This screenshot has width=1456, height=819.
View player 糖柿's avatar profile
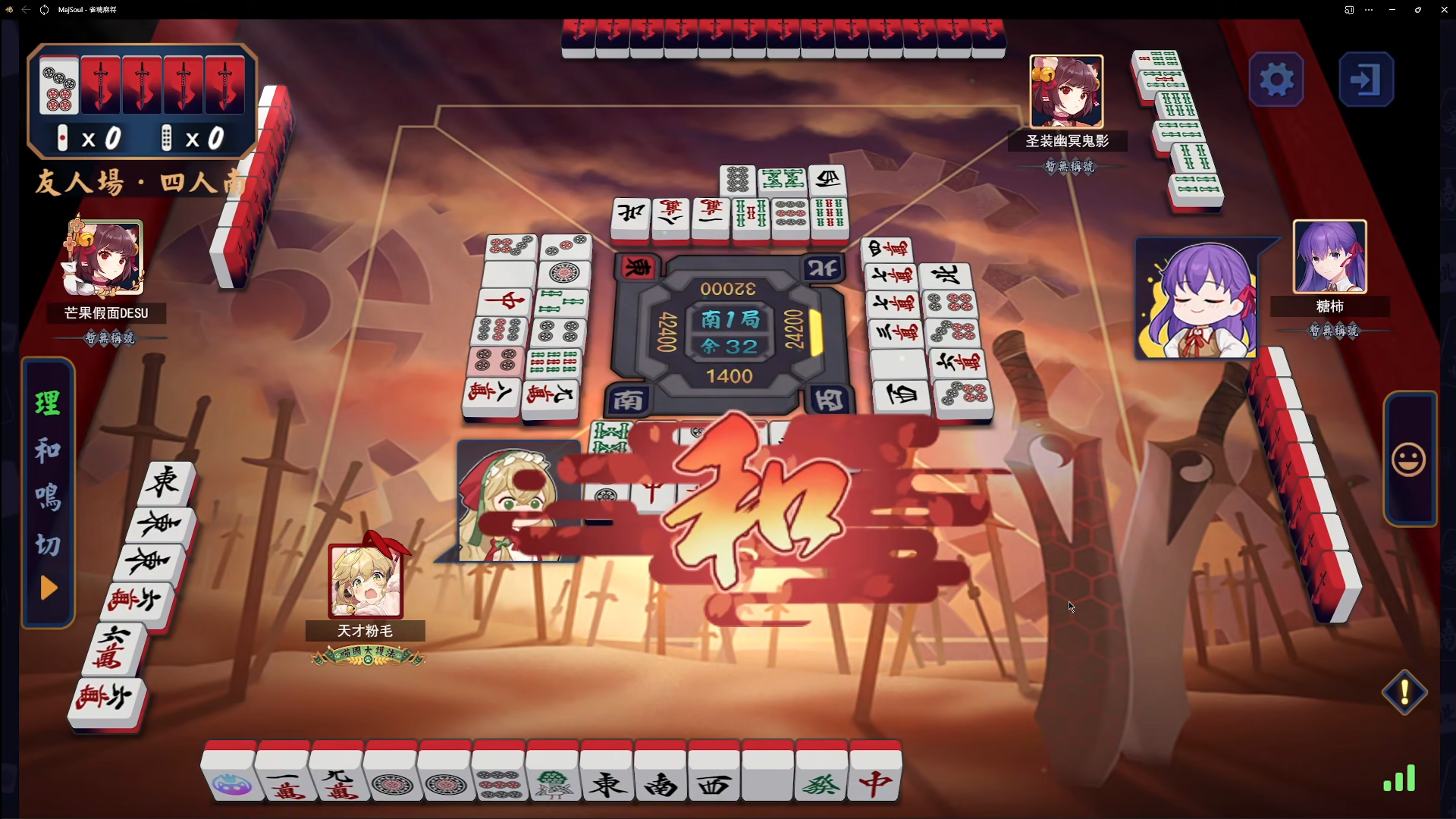(1329, 257)
